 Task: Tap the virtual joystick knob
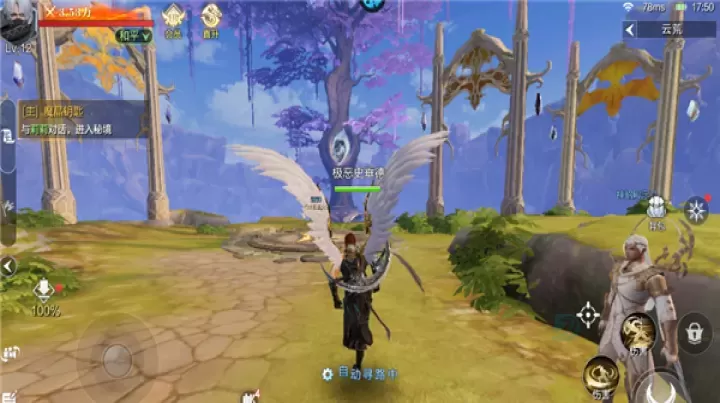(x=118, y=359)
